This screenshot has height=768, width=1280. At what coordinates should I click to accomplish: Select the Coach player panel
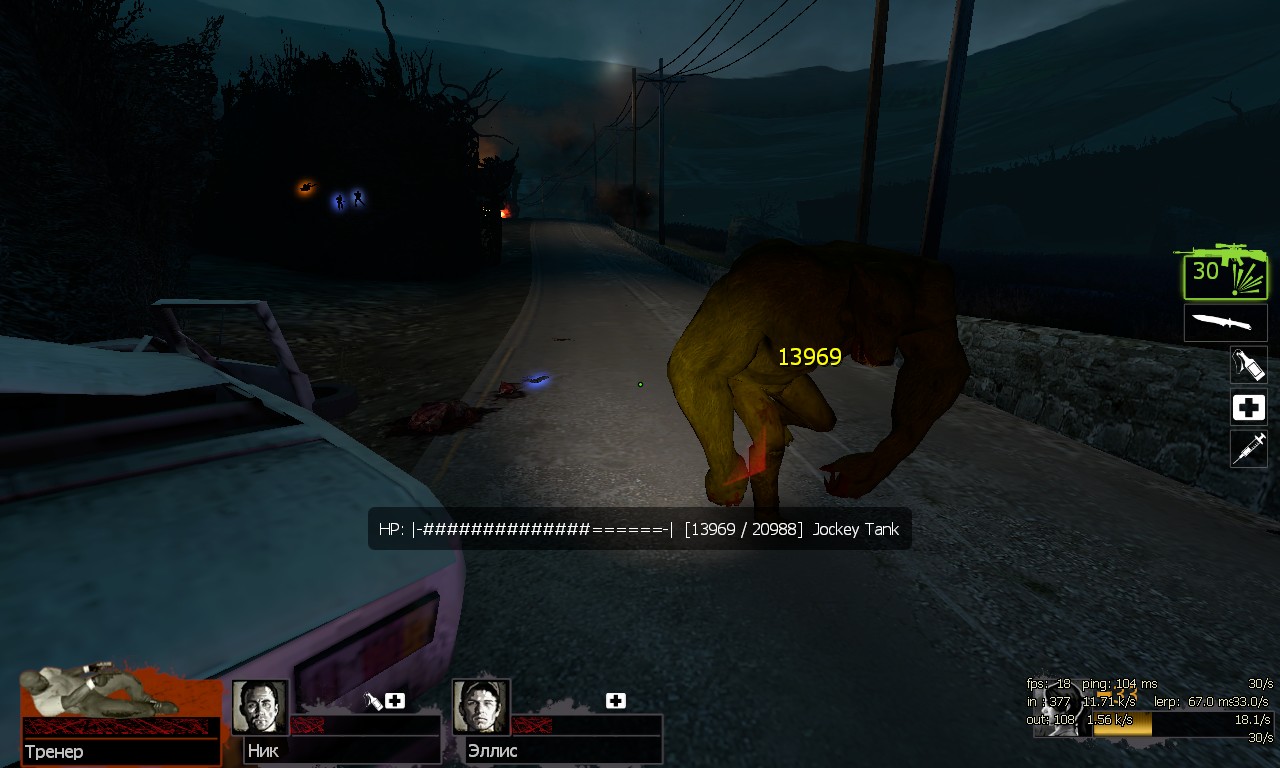120,716
